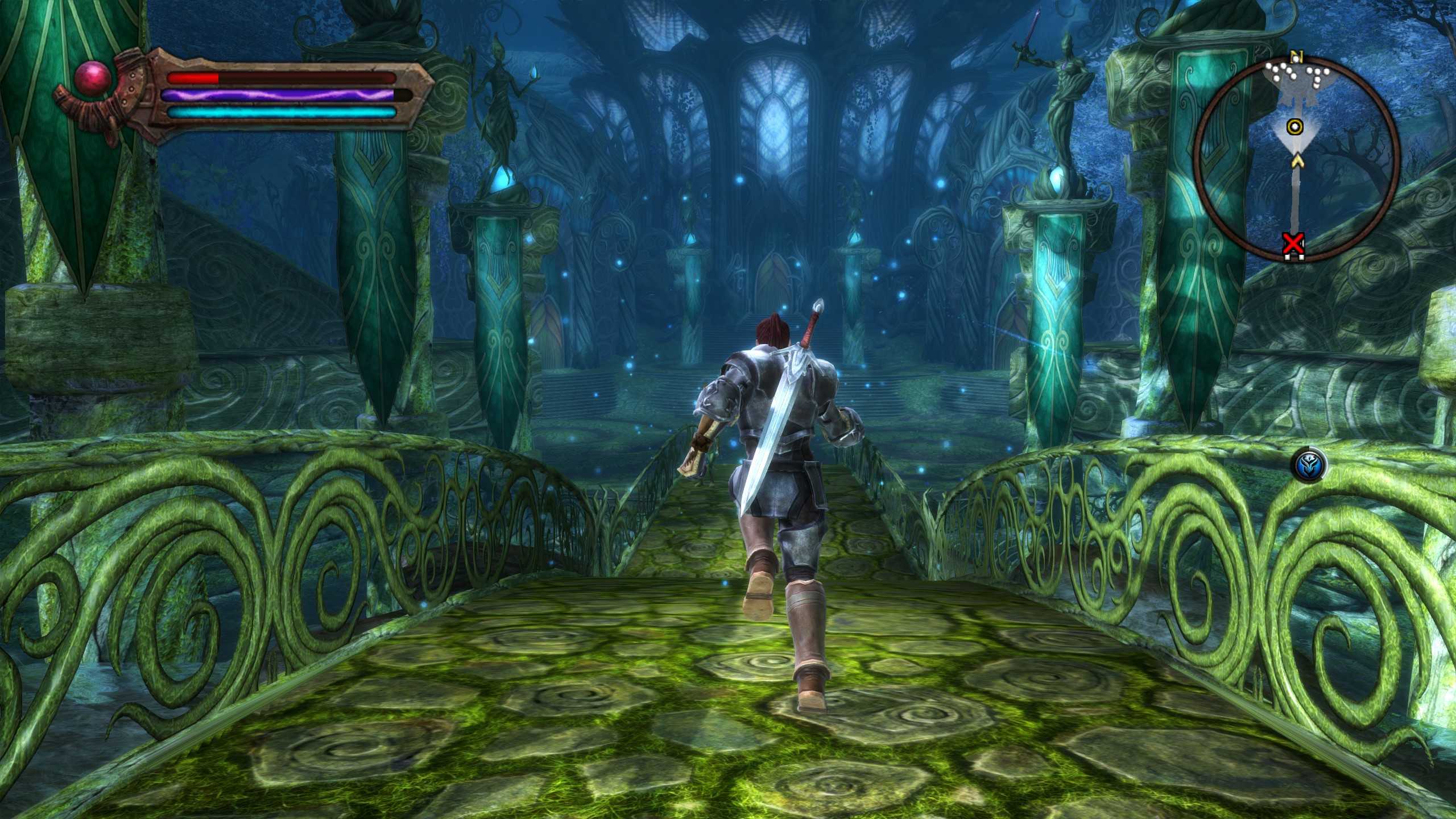Expand the player status panel via the pommel orb
Viewport: 1456px width, 819px height.
point(92,80)
